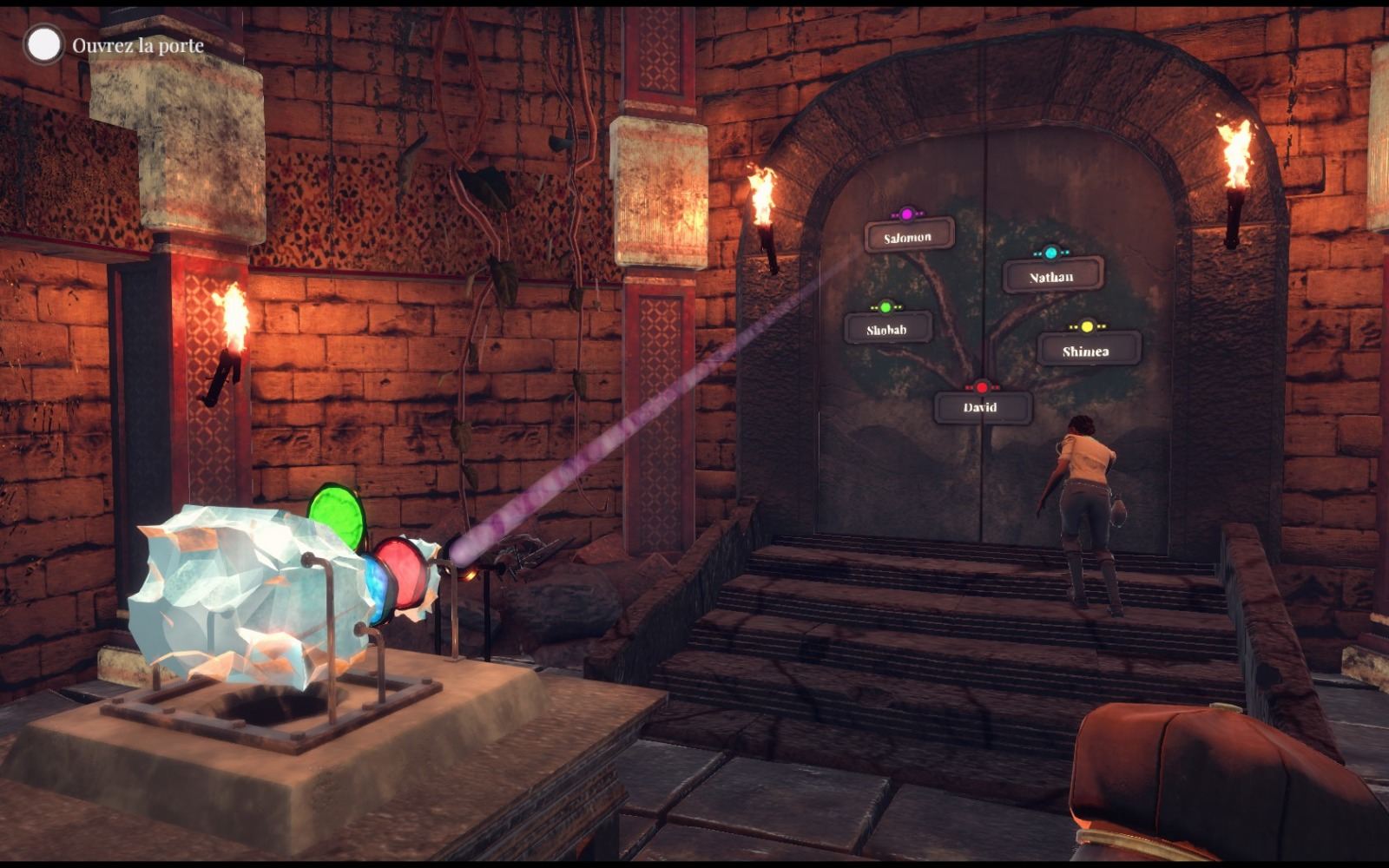Select the David plaque at the tree base
The image size is (1389, 868).
click(x=981, y=405)
